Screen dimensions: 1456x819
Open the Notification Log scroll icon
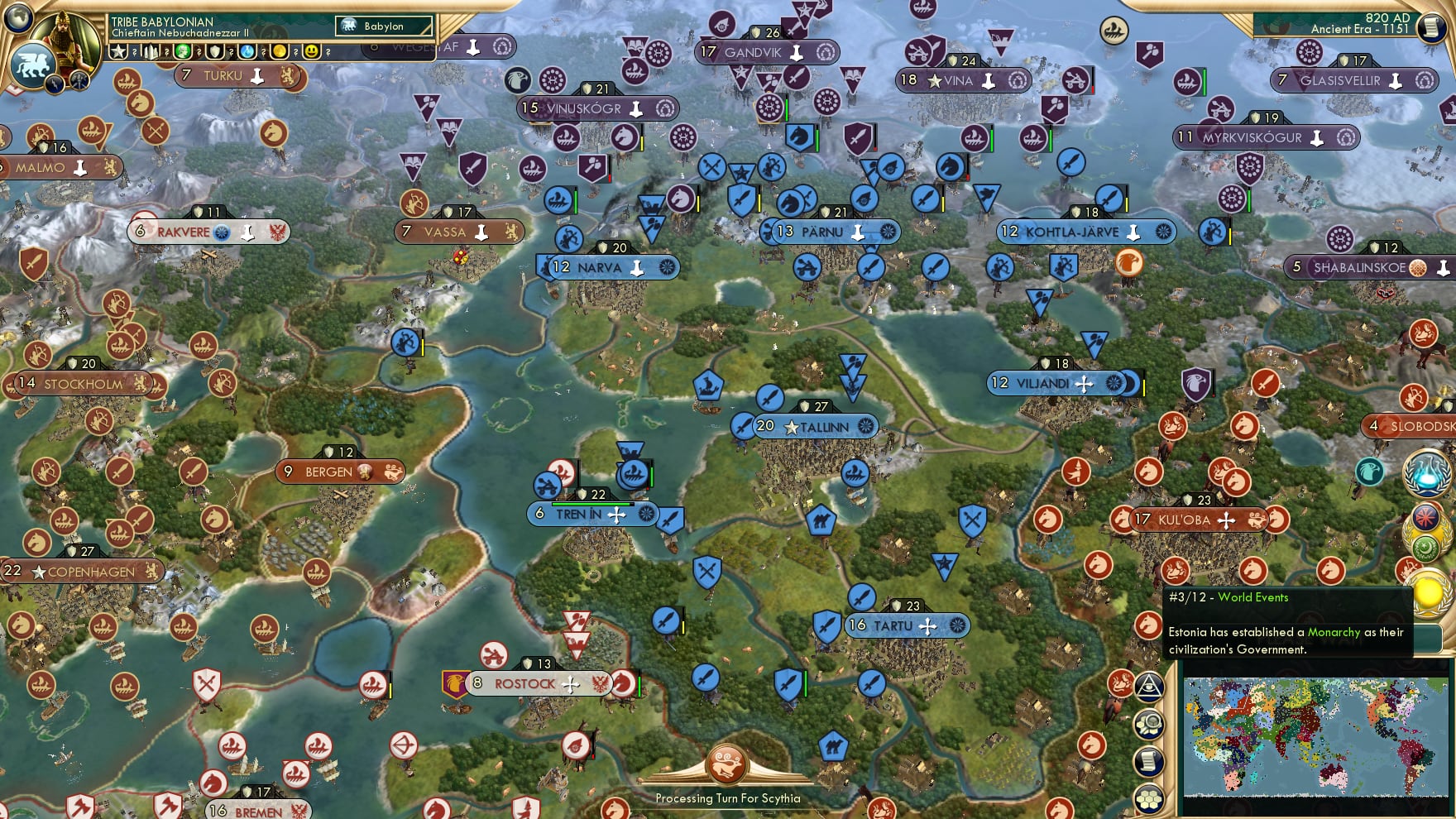(1150, 760)
